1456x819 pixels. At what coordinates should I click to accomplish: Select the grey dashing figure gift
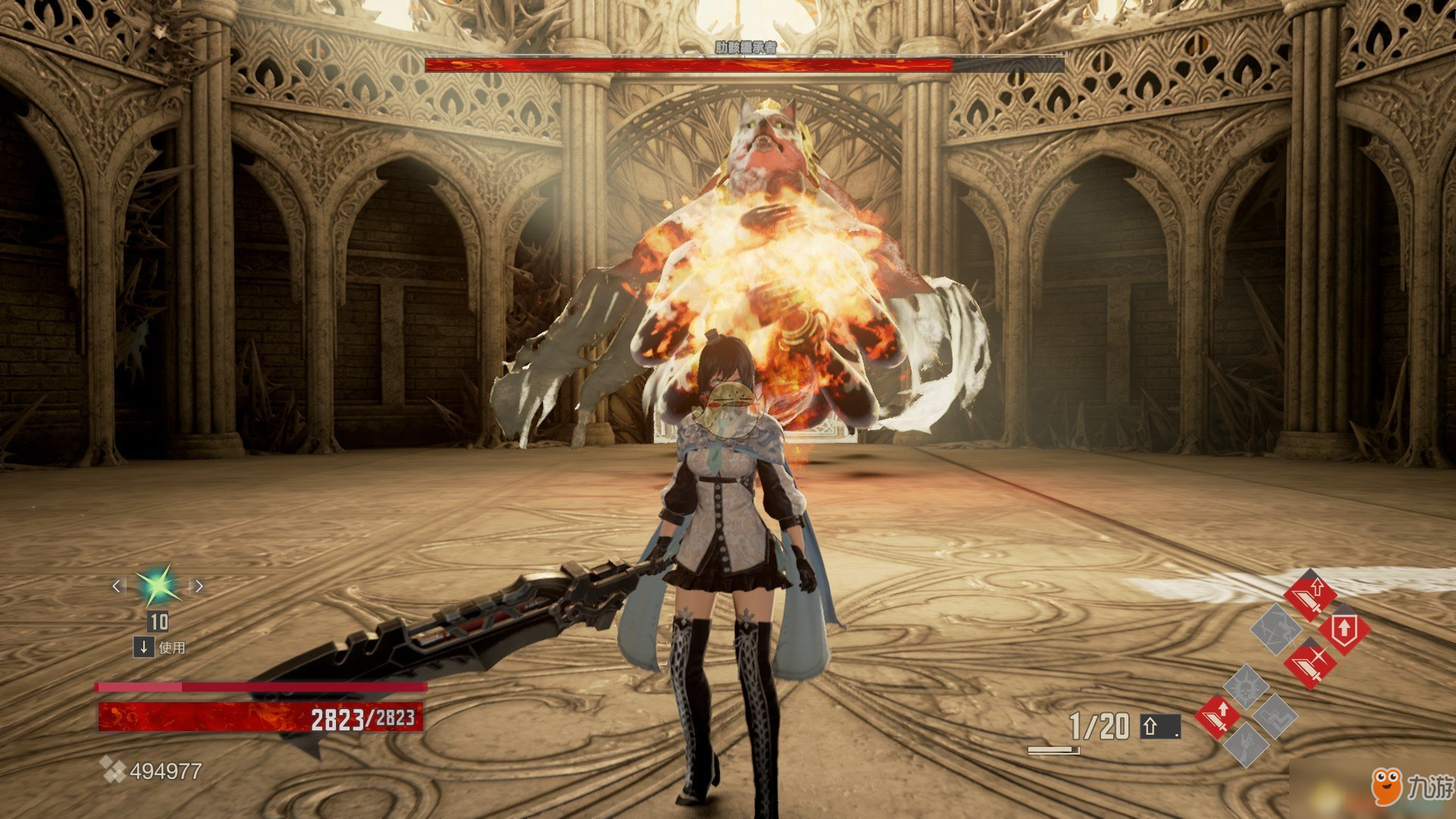pyautogui.click(x=1276, y=629)
